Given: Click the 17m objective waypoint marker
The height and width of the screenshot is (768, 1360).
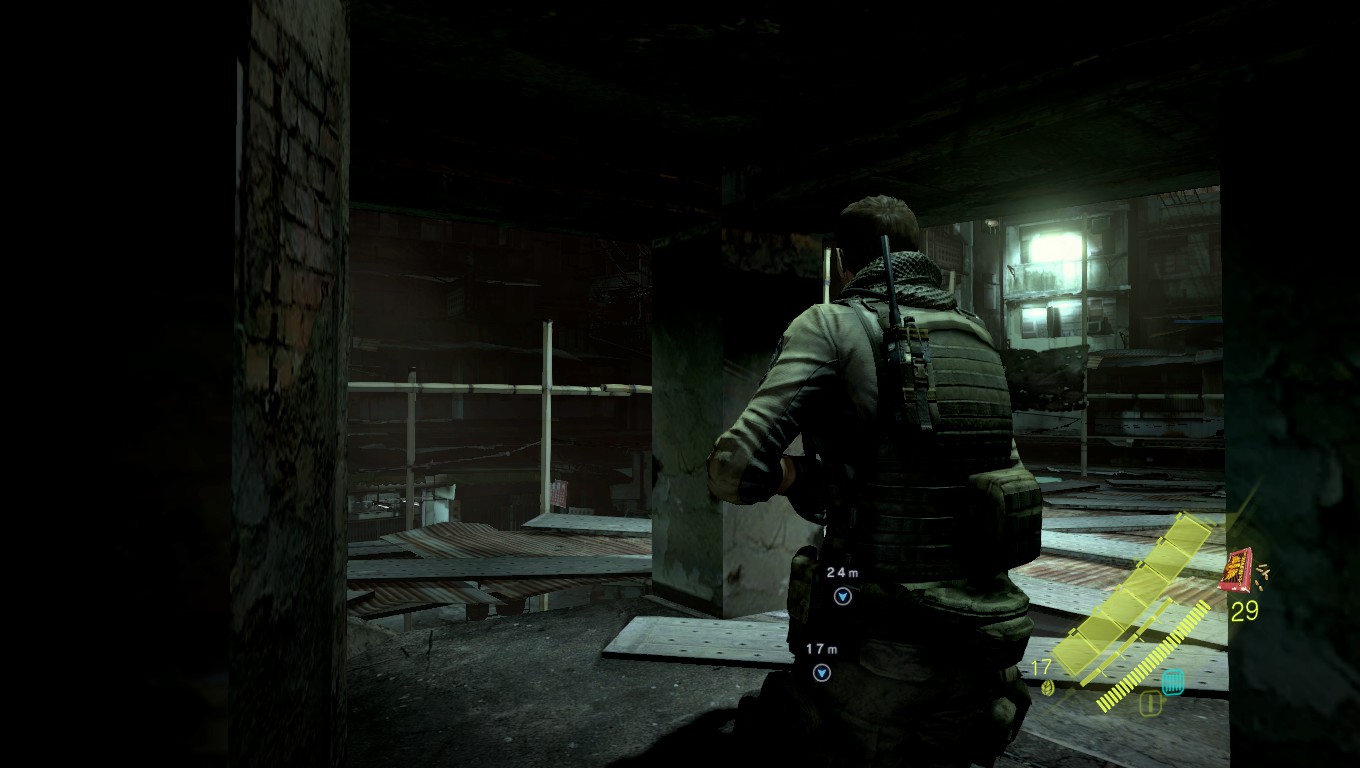Looking at the screenshot, I should pyautogui.click(x=822, y=673).
